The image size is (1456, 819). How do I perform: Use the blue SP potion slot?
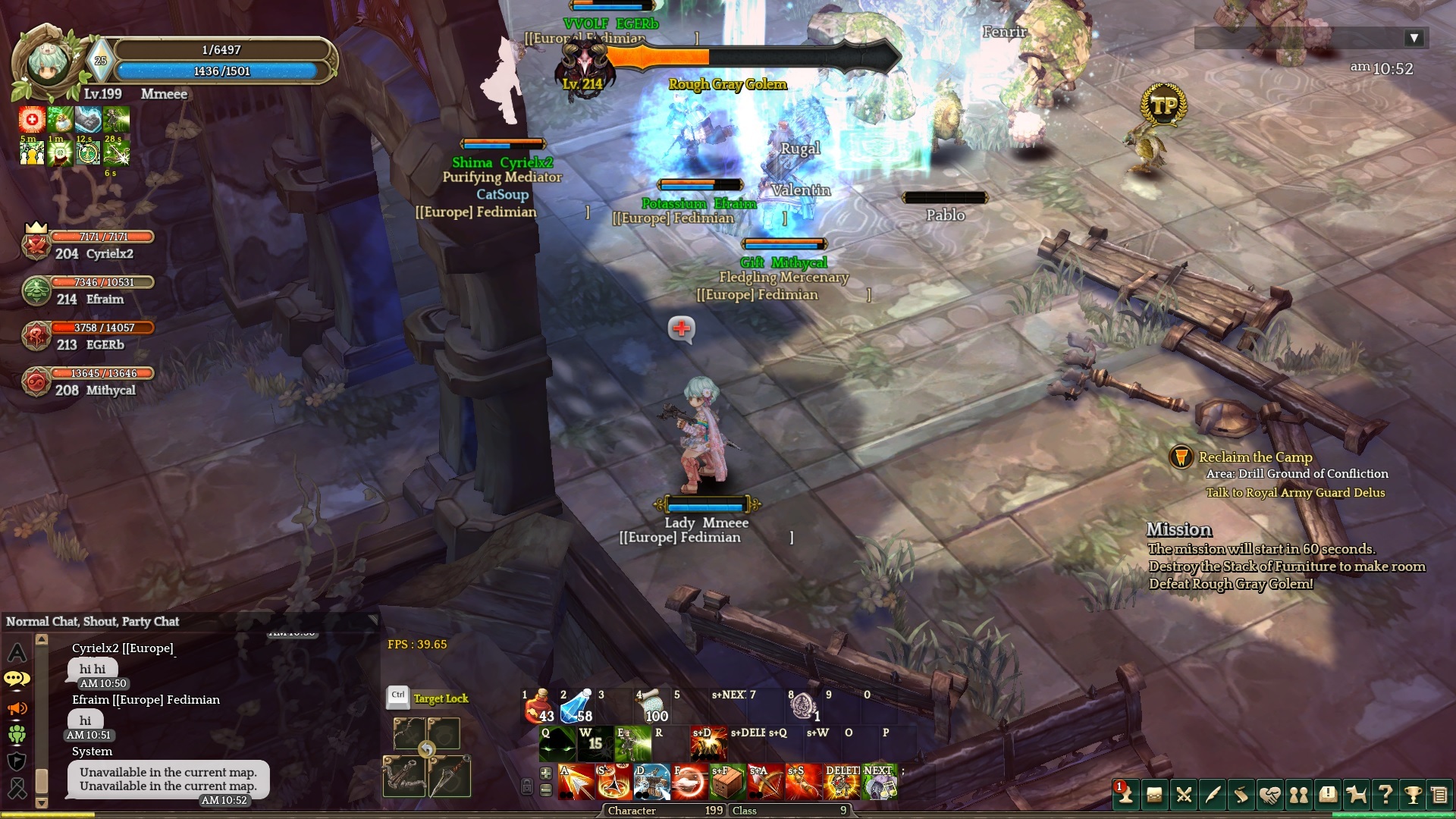tap(576, 708)
